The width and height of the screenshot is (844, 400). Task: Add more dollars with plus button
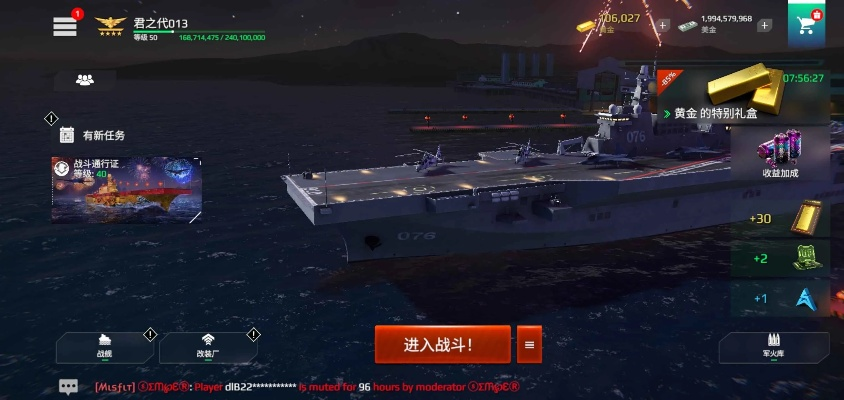tap(764, 25)
